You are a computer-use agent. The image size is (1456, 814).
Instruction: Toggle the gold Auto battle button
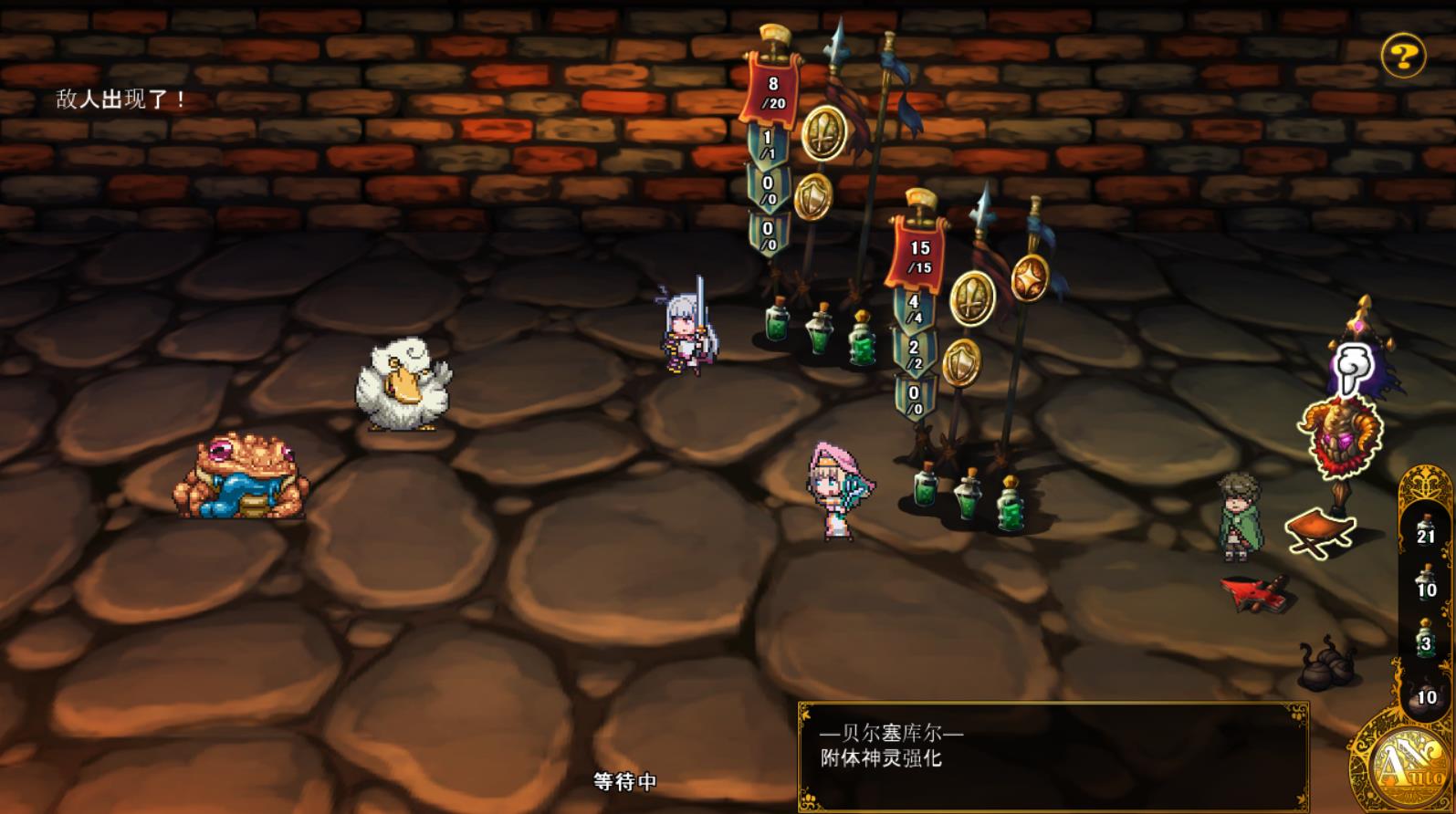[1401, 763]
